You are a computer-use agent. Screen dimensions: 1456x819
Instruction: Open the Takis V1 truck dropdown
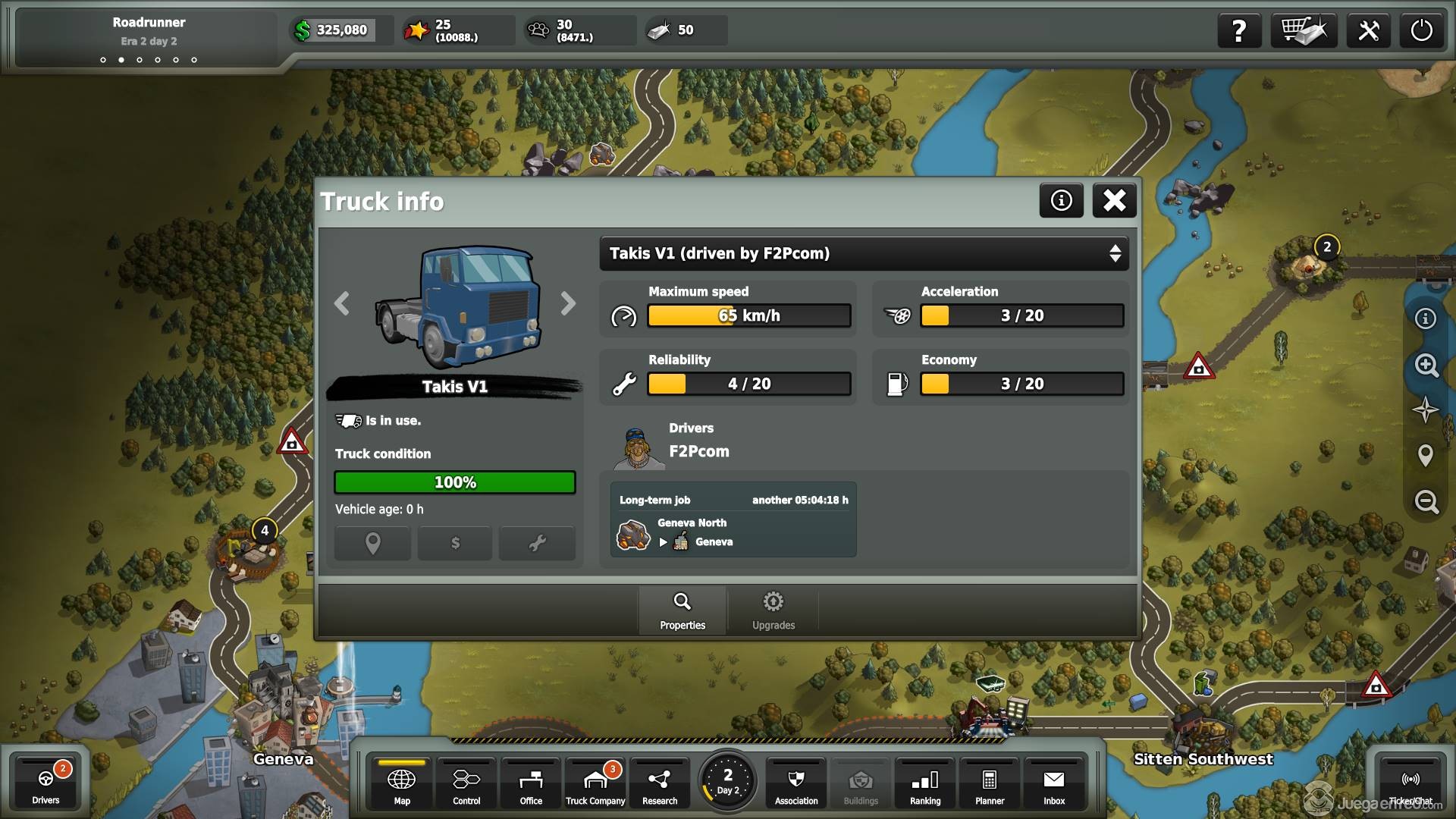(864, 253)
